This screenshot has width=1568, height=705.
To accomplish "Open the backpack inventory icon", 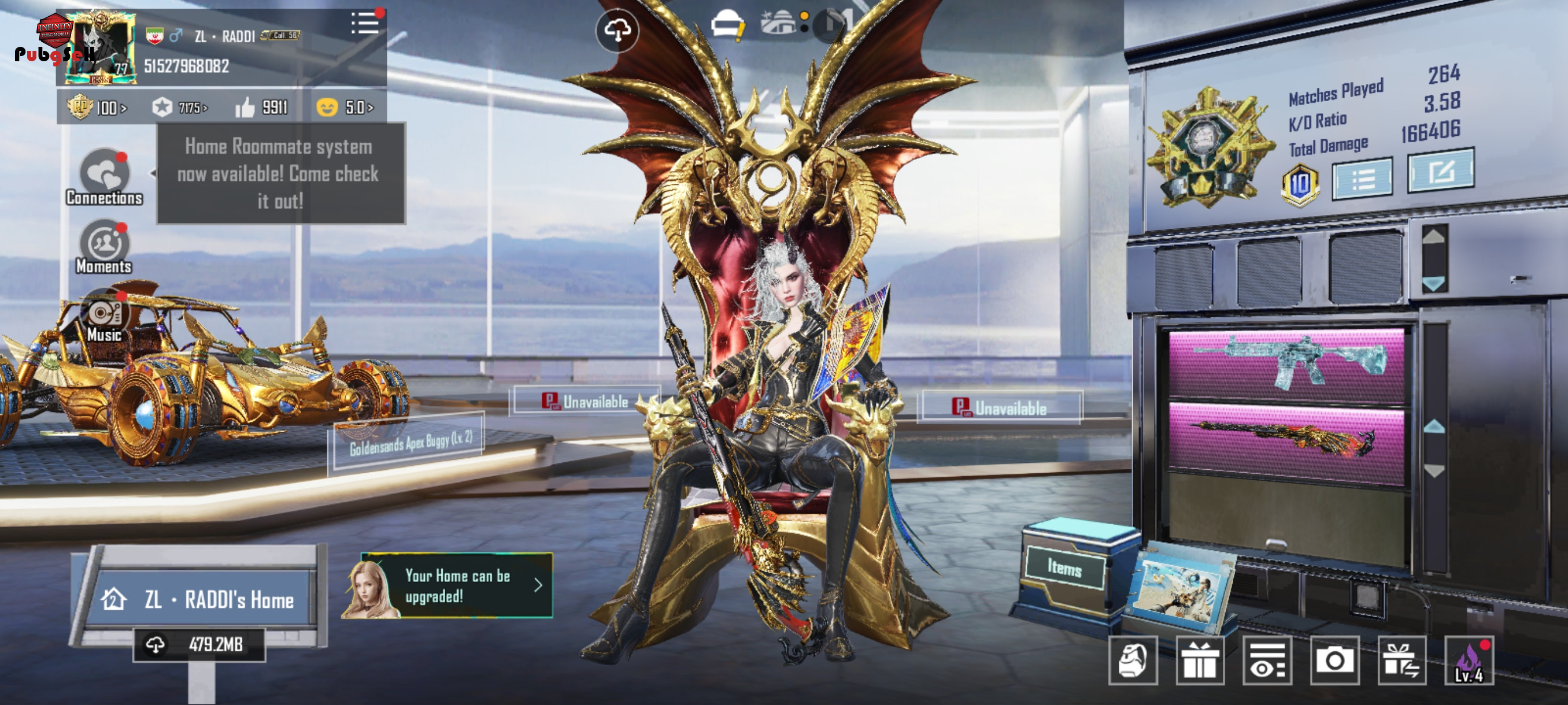I will point(1133,661).
